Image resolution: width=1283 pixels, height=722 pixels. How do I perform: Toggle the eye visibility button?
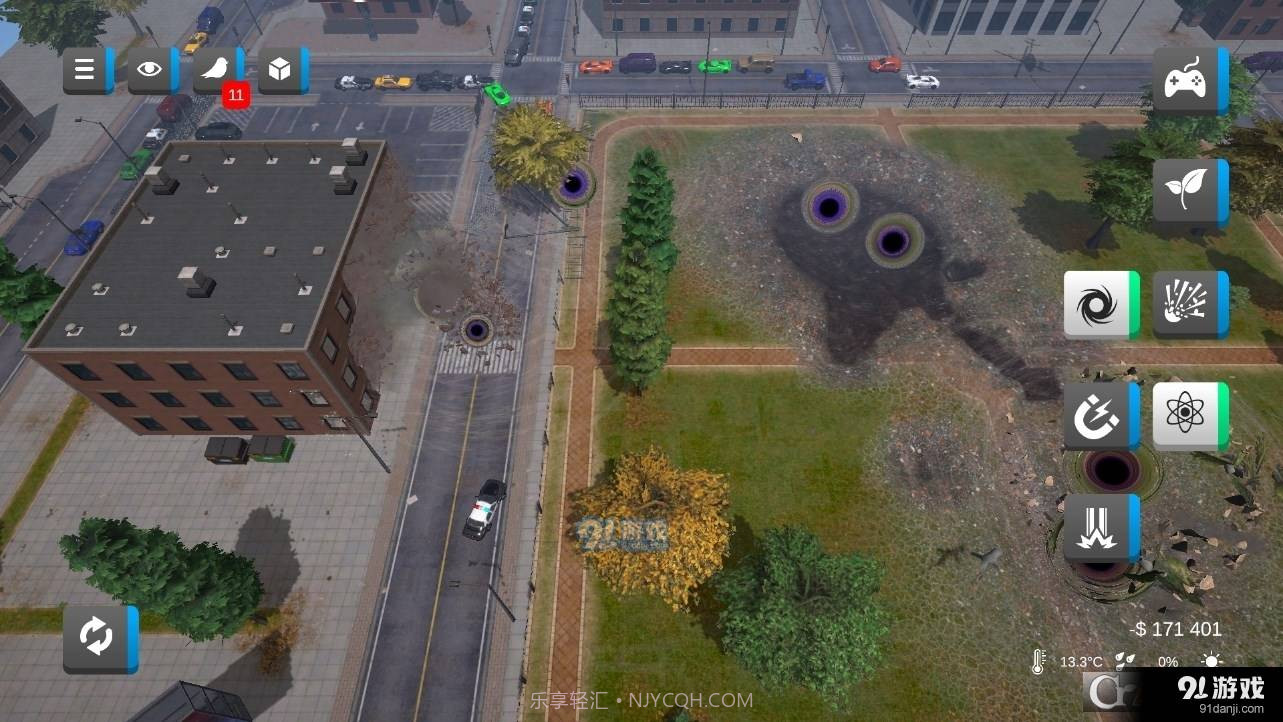point(151,70)
